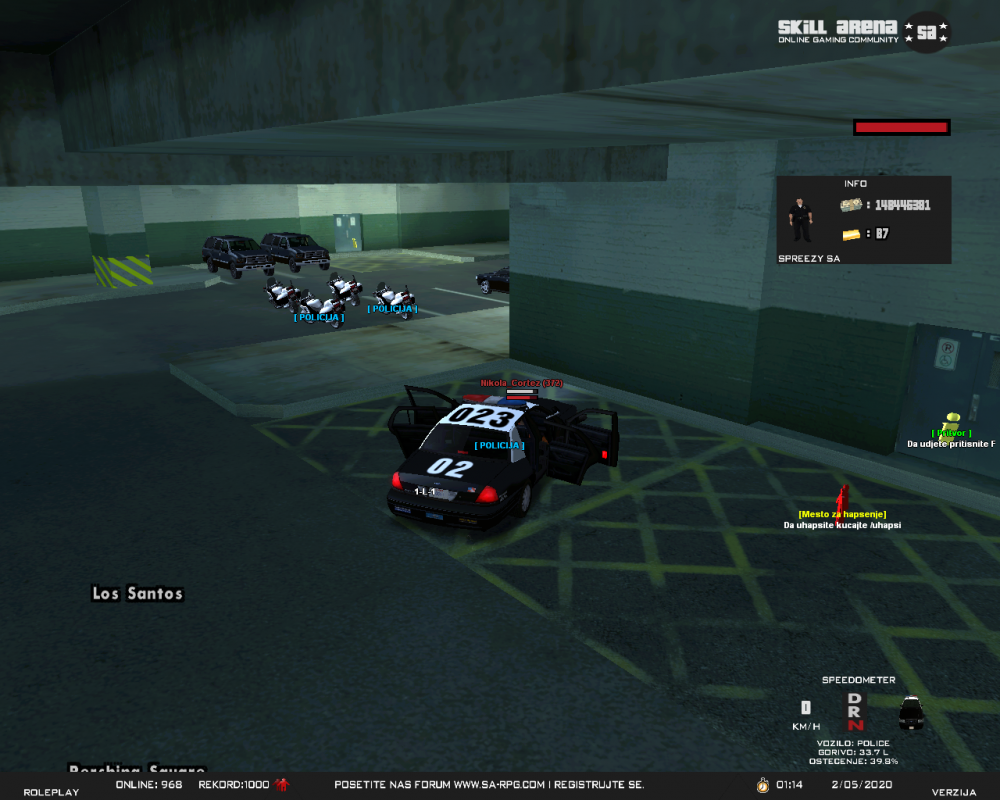
Task: Select the character portrait in the INFO panel
Action: [x=800, y=219]
